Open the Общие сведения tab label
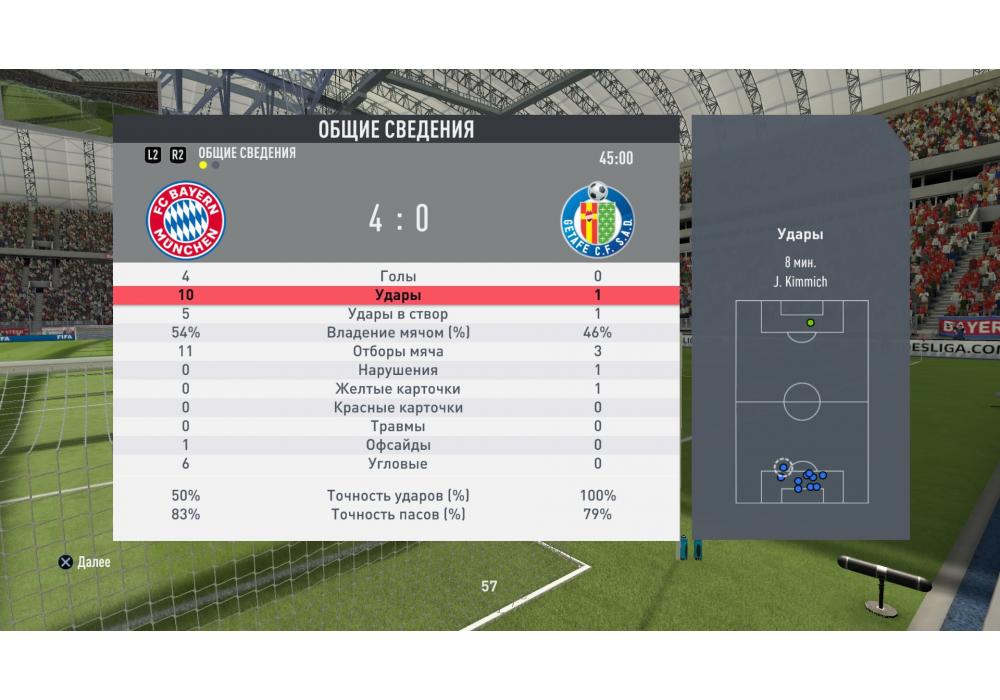1000x700 pixels. pos(247,153)
